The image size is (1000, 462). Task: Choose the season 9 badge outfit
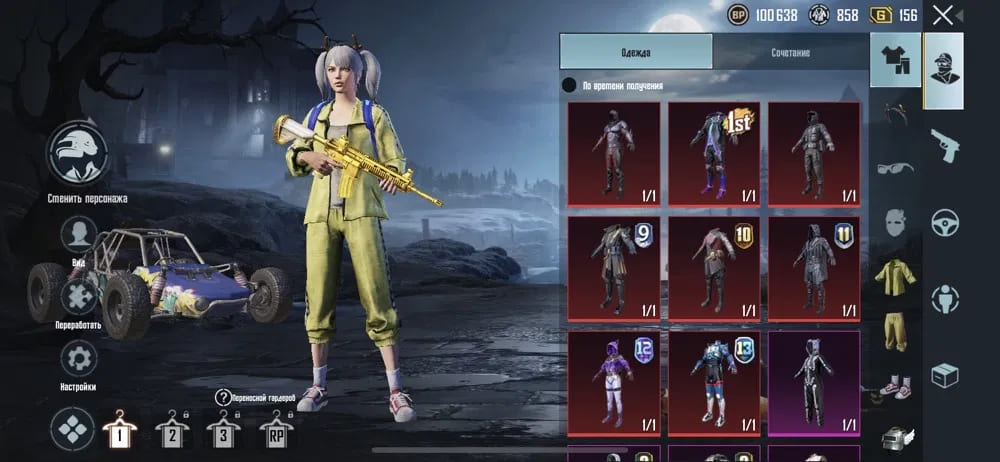613,268
